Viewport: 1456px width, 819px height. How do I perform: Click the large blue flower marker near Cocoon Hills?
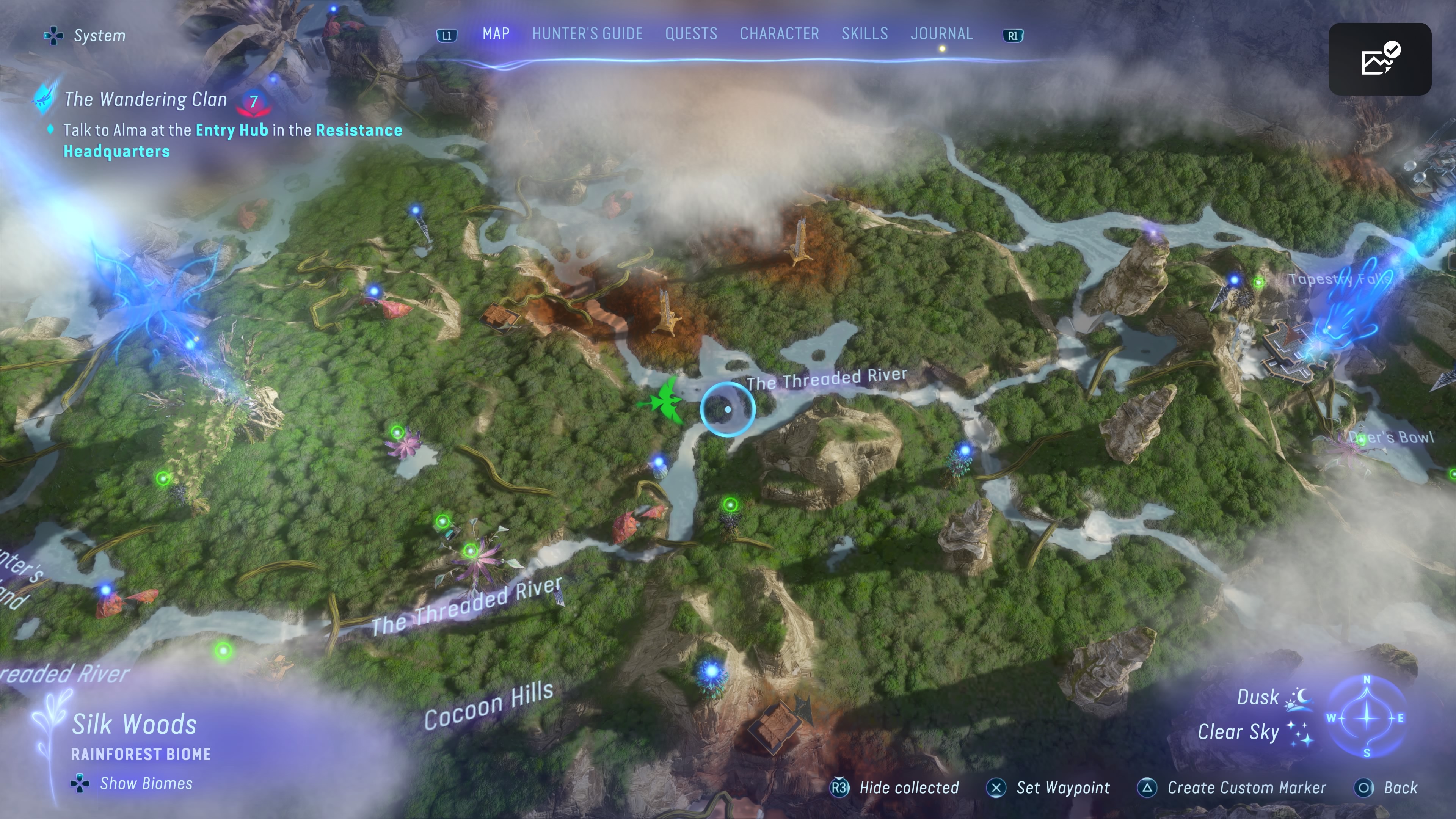[x=711, y=672]
